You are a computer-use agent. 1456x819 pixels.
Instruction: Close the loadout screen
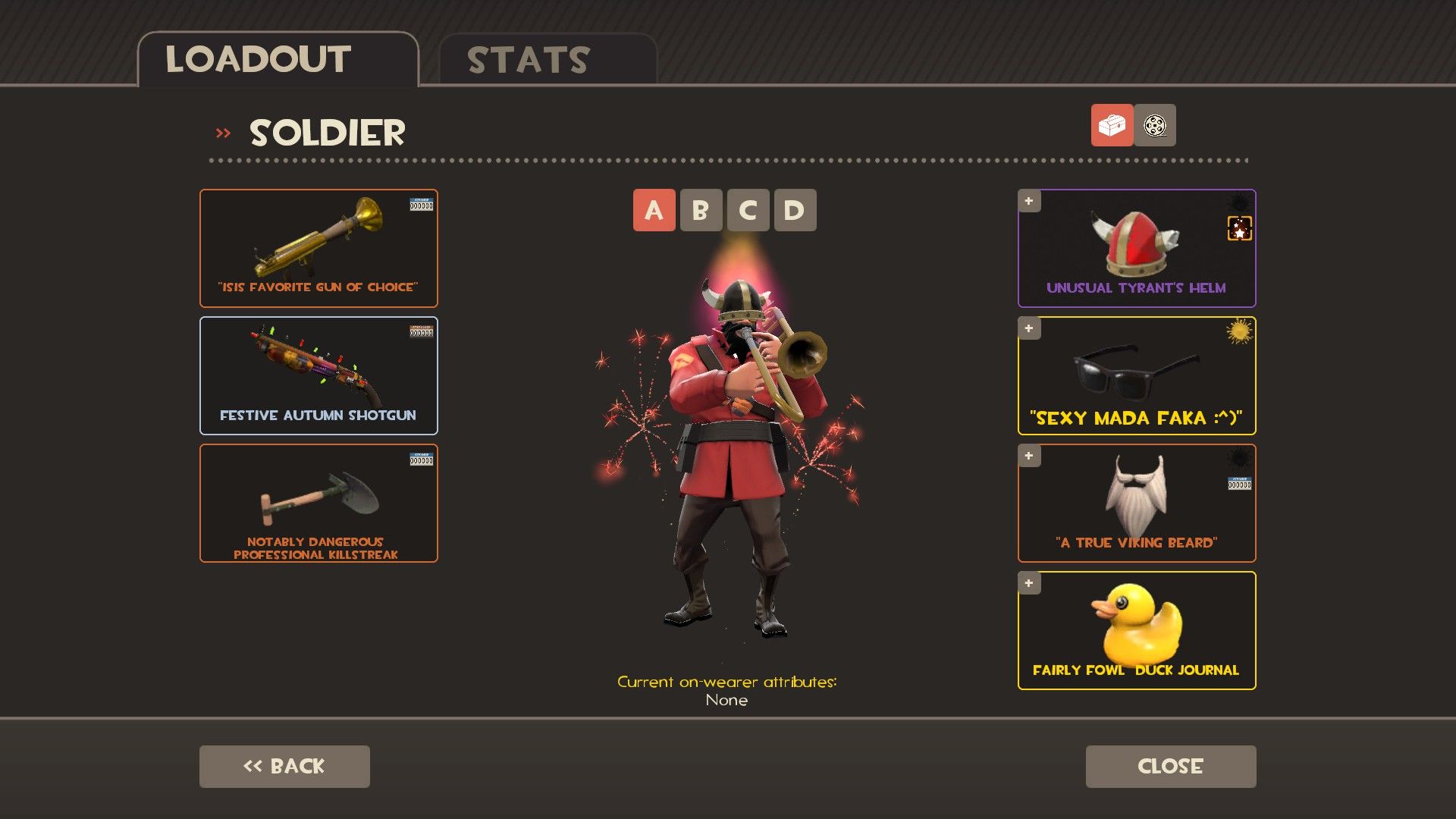[x=1170, y=766]
